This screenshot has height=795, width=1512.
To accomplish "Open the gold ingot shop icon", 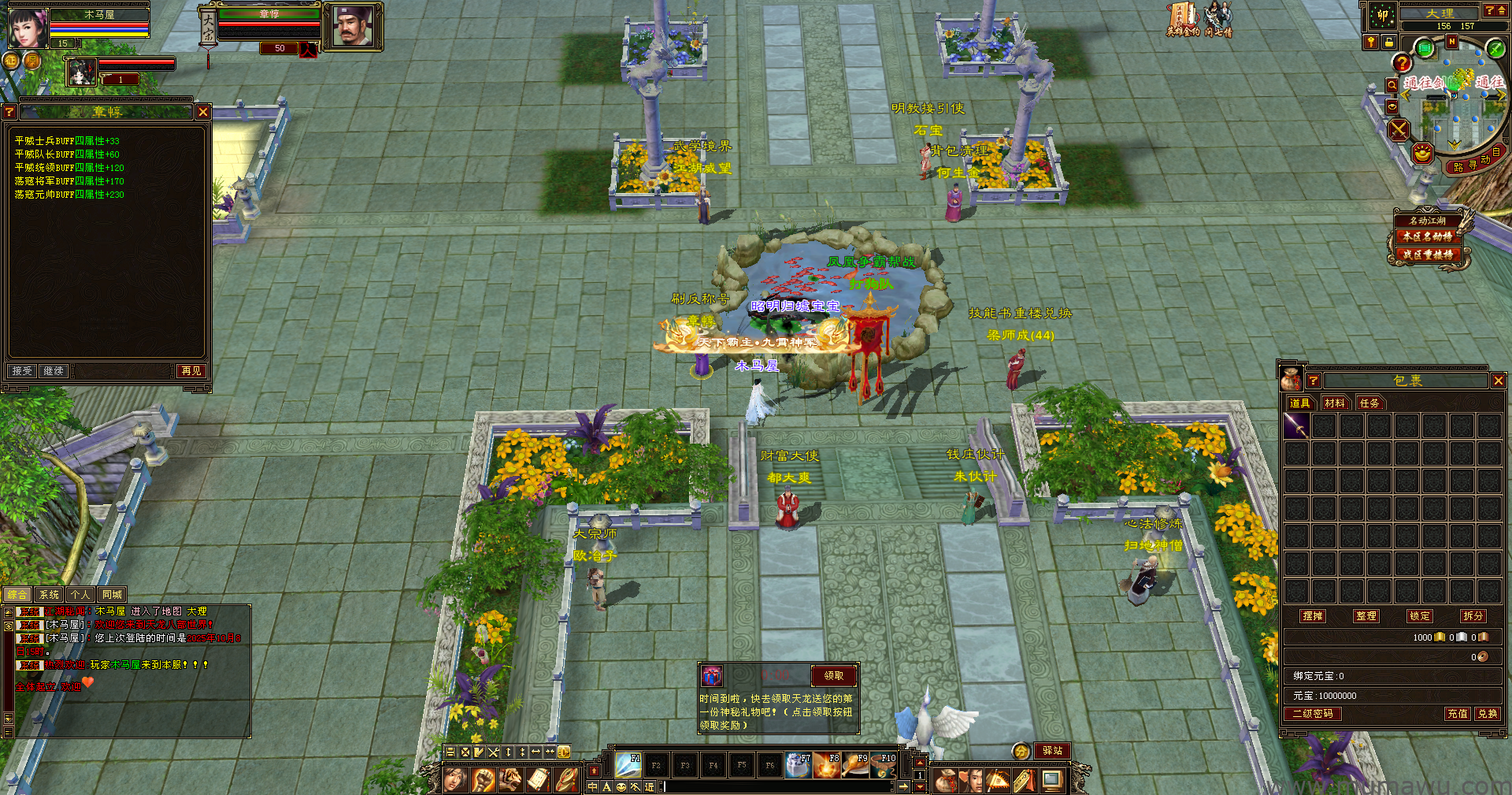I will [x=1422, y=153].
